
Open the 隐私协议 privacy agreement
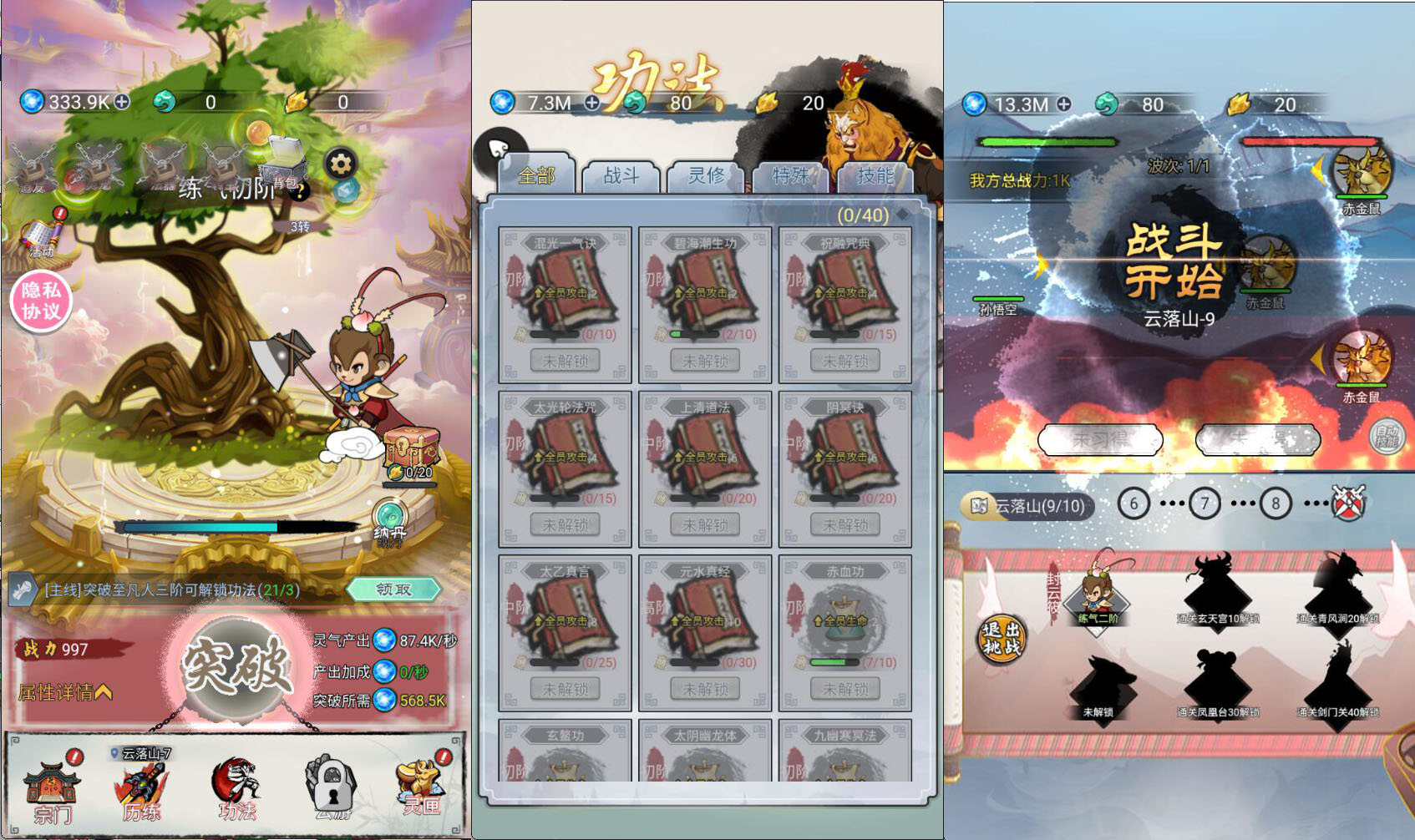41,301
